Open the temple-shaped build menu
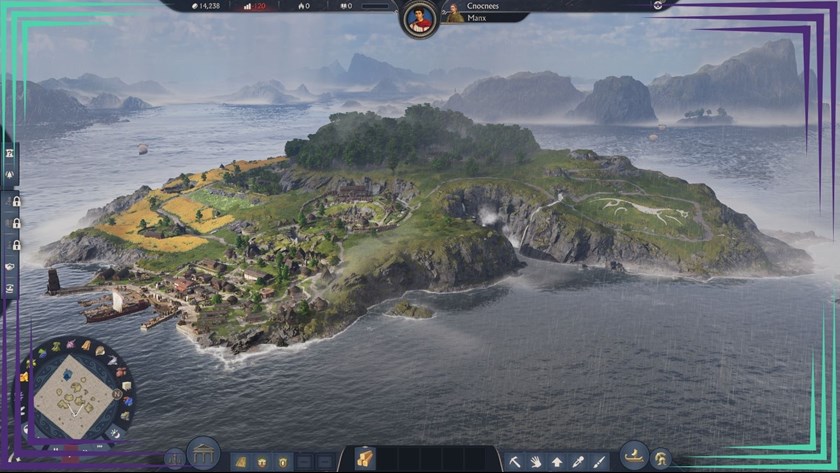Image resolution: width=840 pixels, height=473 pixels. tap(203, 455)
